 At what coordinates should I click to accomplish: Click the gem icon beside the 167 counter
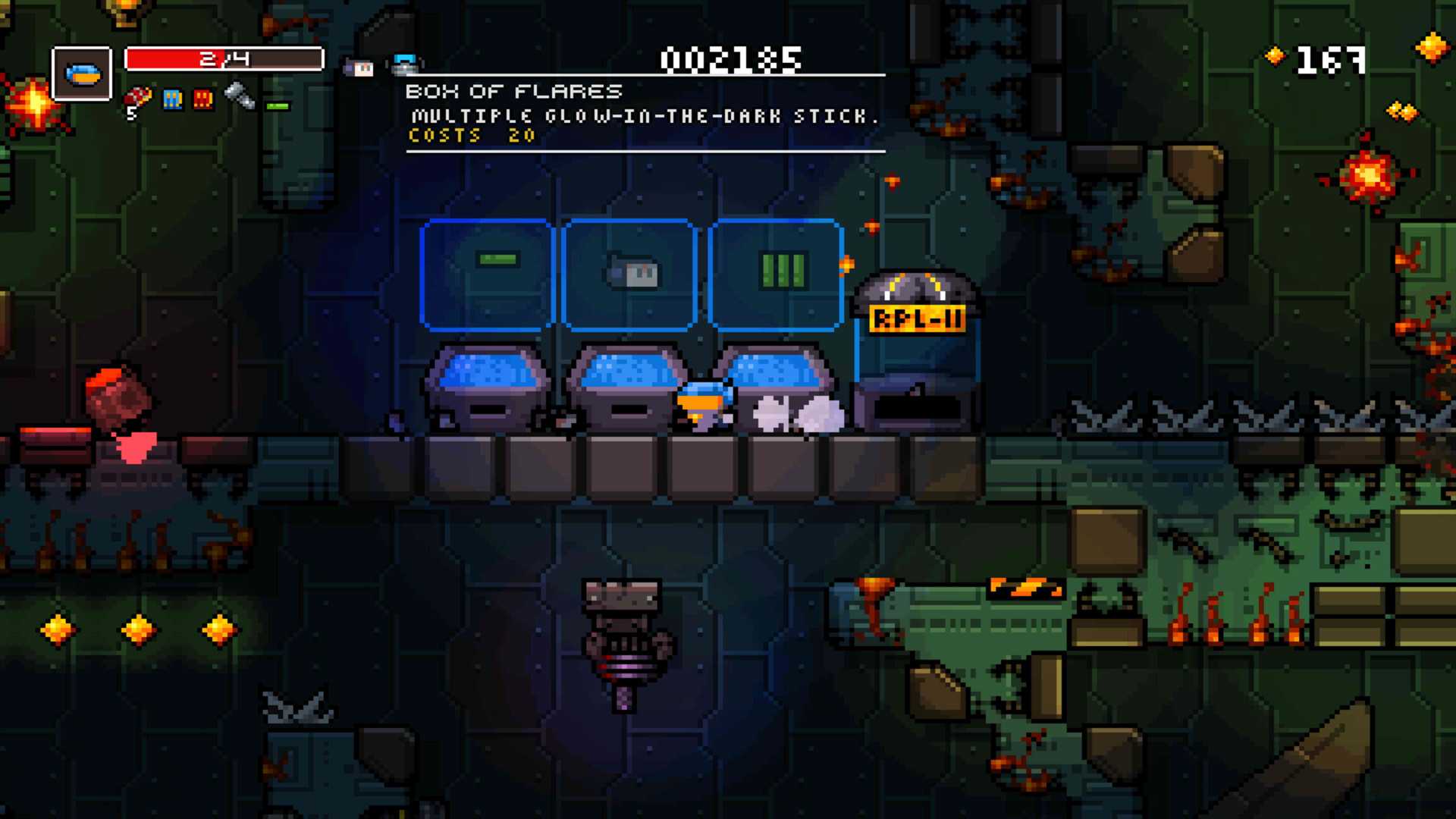coord(1275,56)
